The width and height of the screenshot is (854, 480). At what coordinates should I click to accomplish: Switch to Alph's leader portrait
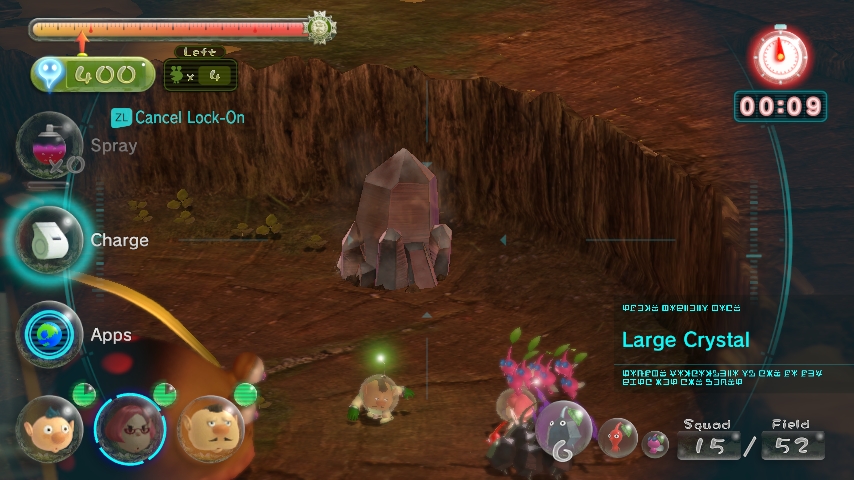49,428
